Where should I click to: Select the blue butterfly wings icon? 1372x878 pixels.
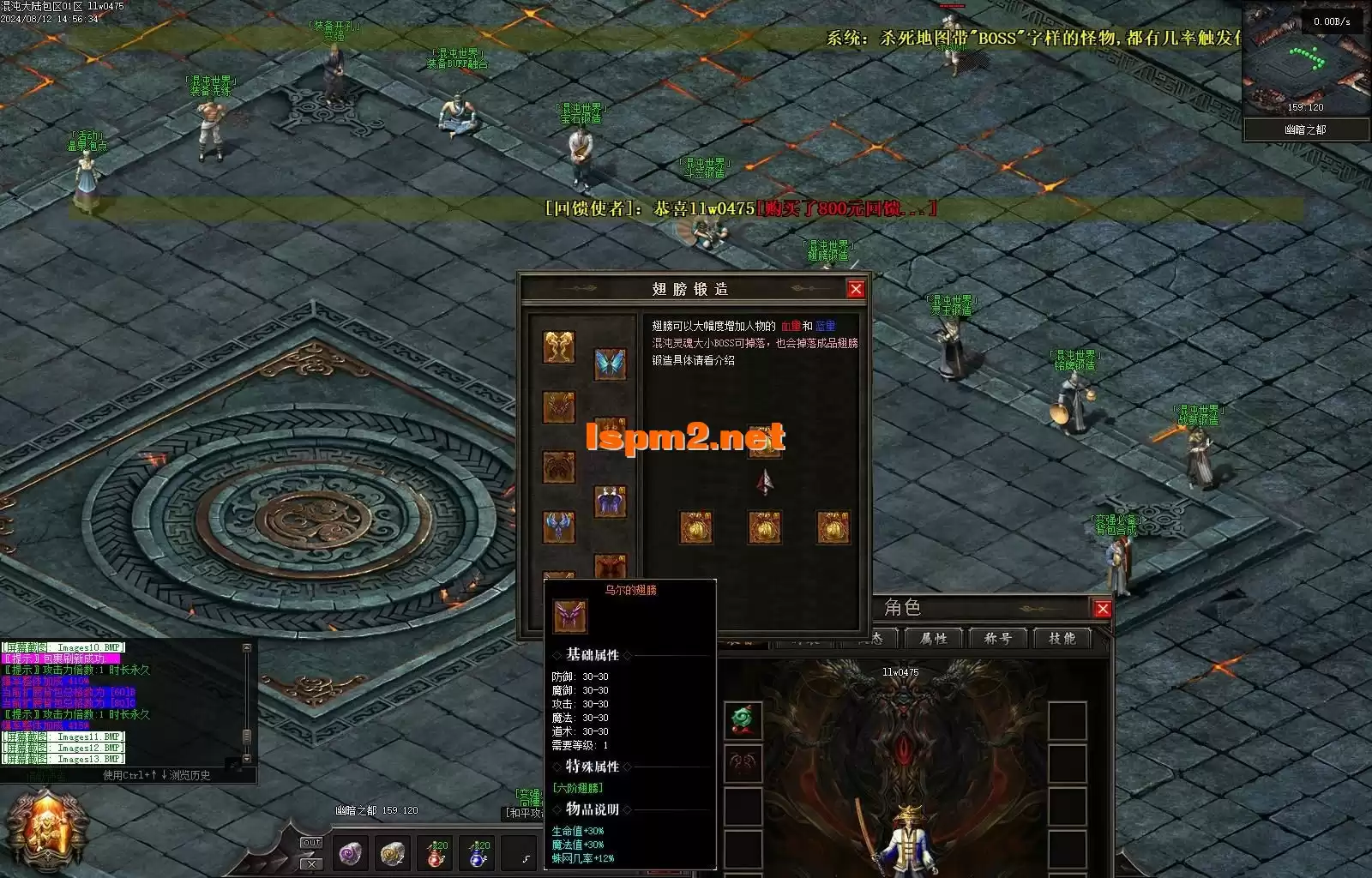coord(610,364)
